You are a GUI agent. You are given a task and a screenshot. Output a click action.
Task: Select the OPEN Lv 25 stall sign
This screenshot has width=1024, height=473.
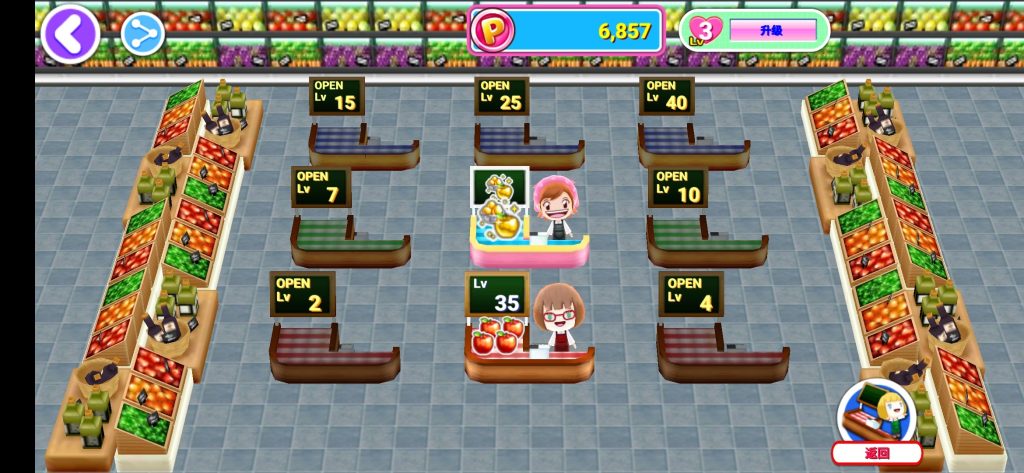(501, 96)
